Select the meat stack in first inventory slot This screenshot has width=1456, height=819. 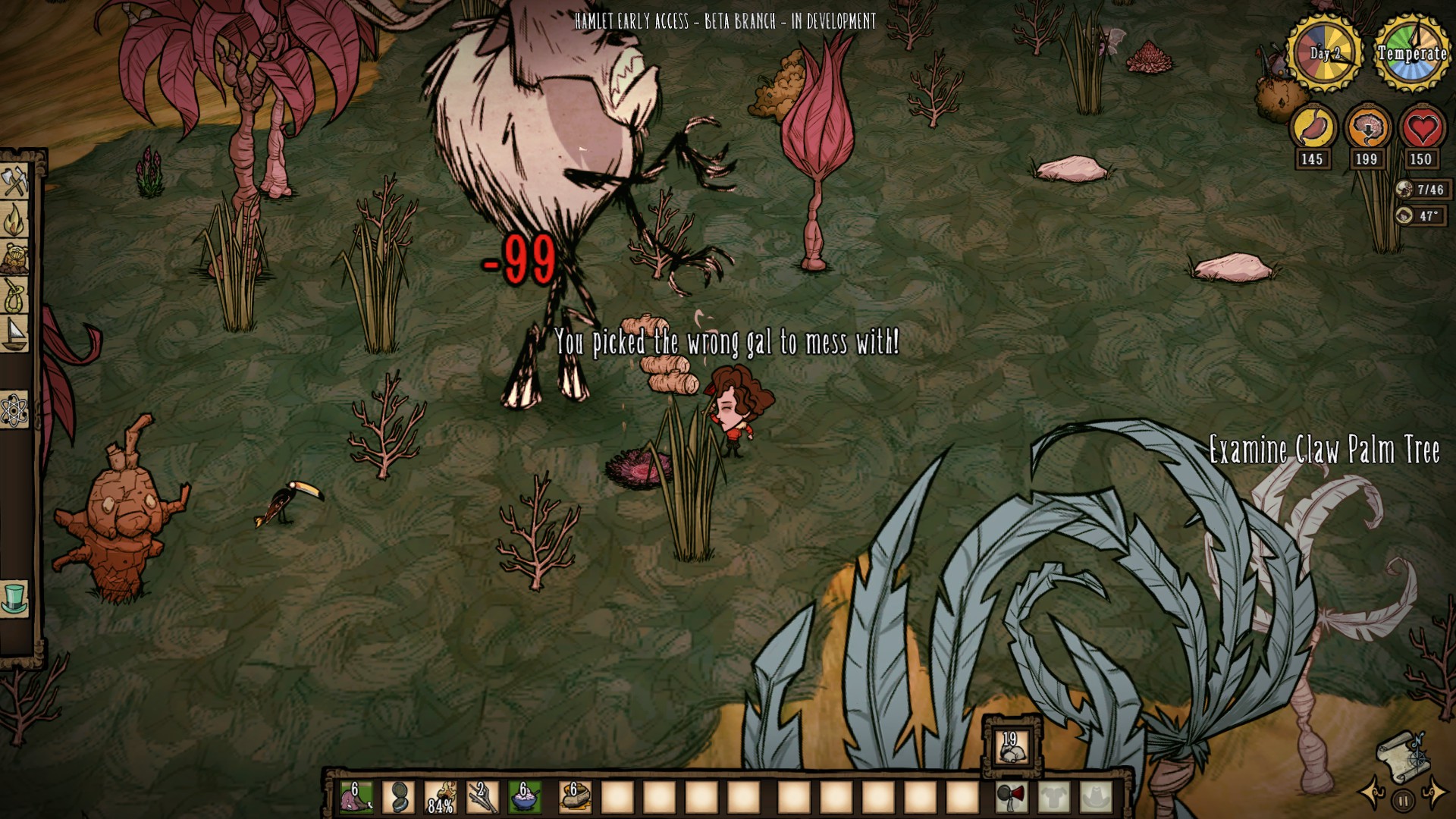(356, 797)
